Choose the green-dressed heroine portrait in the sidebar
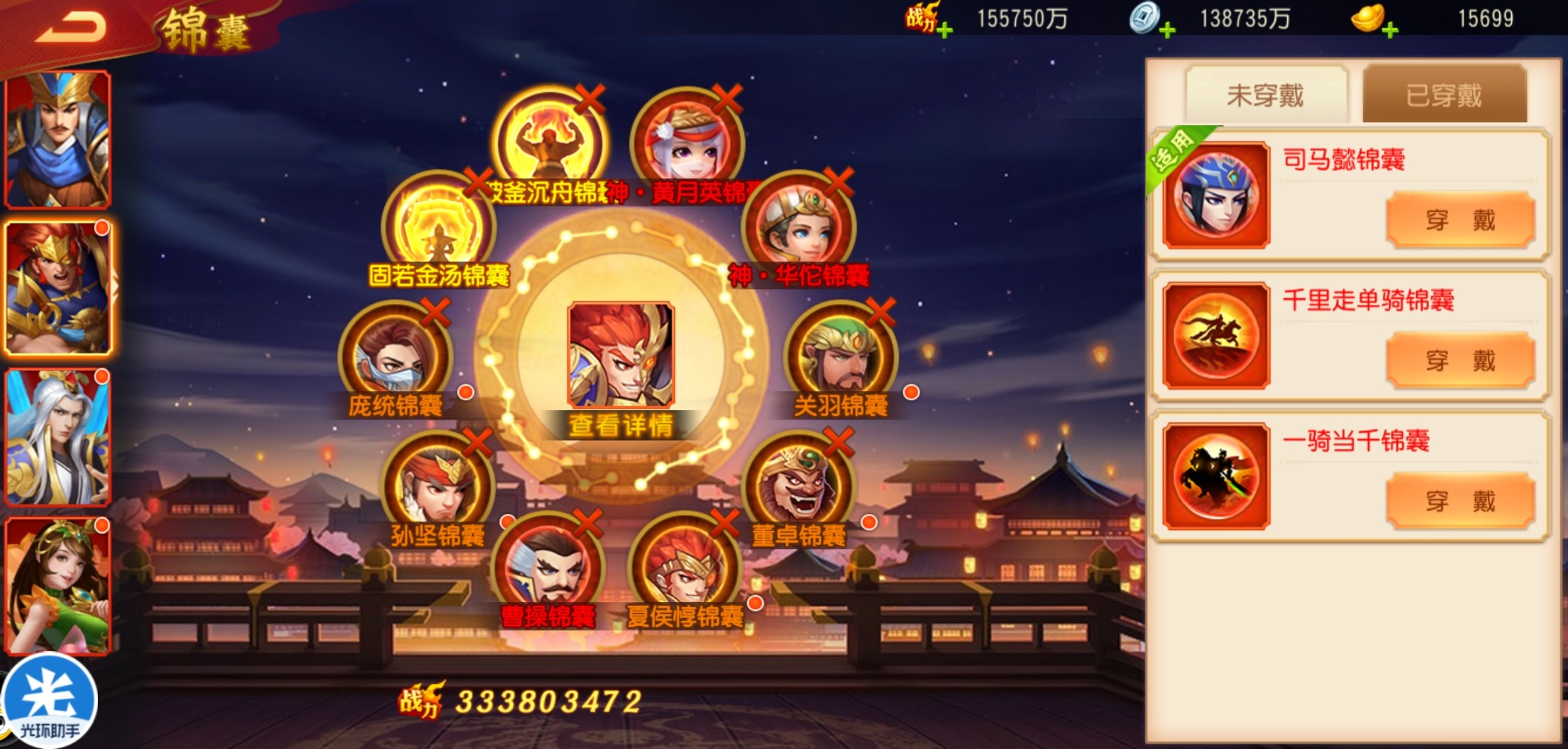Viewport: 1568px width, 749px height. 58,586
